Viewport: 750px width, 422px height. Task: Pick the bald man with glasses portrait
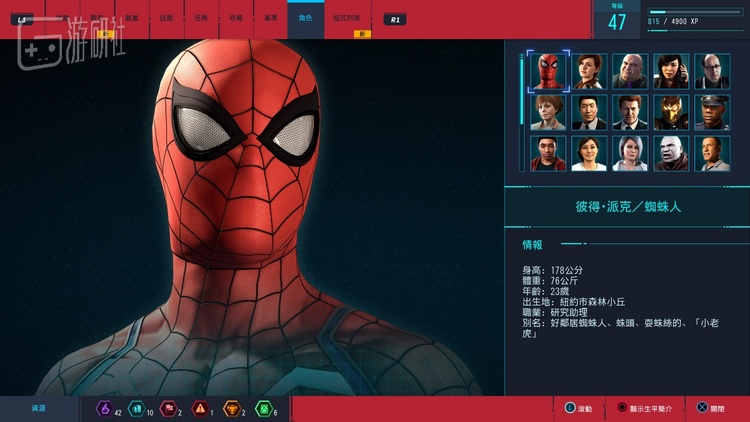coord(713,71)
